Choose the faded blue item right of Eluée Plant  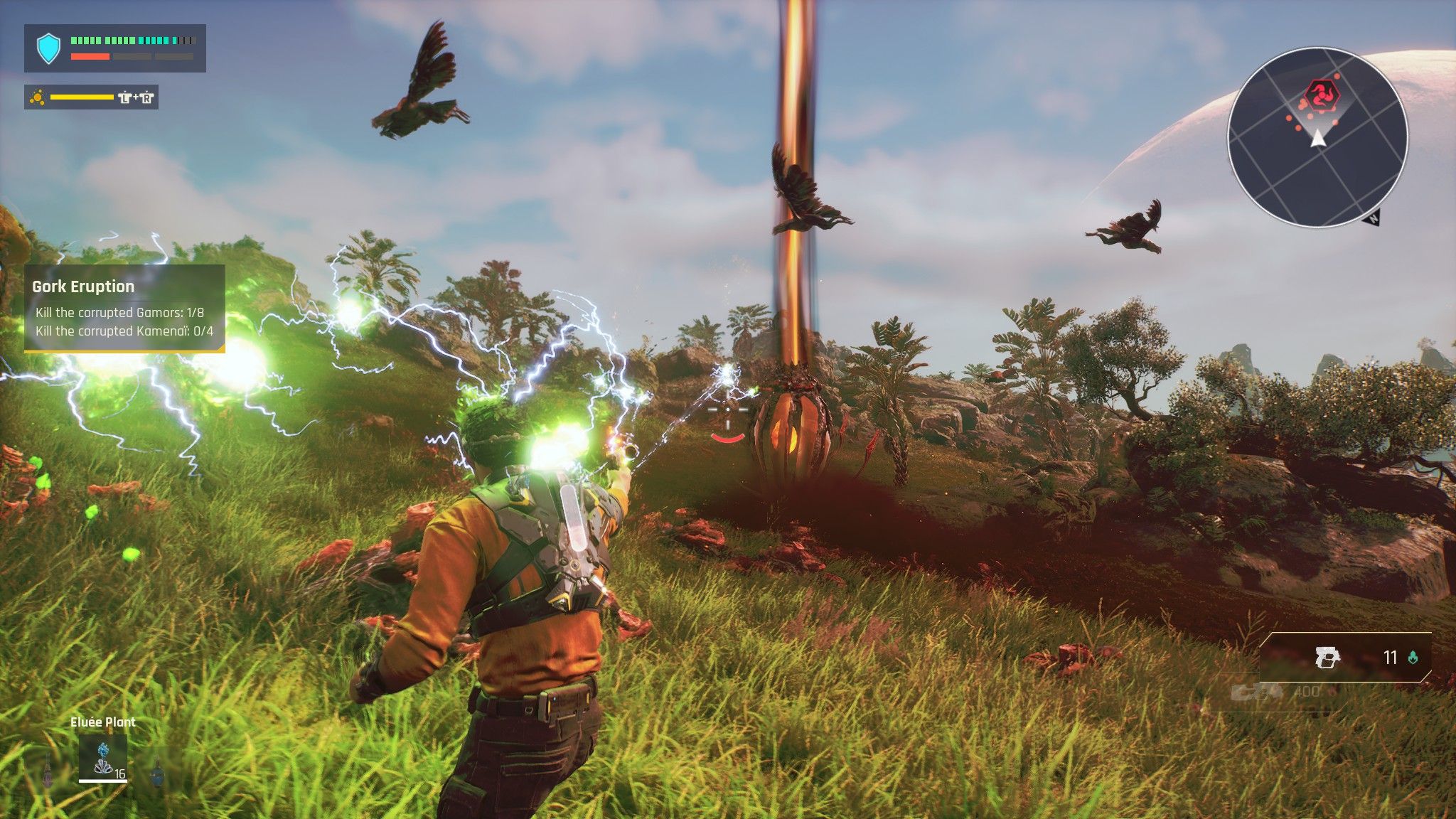158,772
